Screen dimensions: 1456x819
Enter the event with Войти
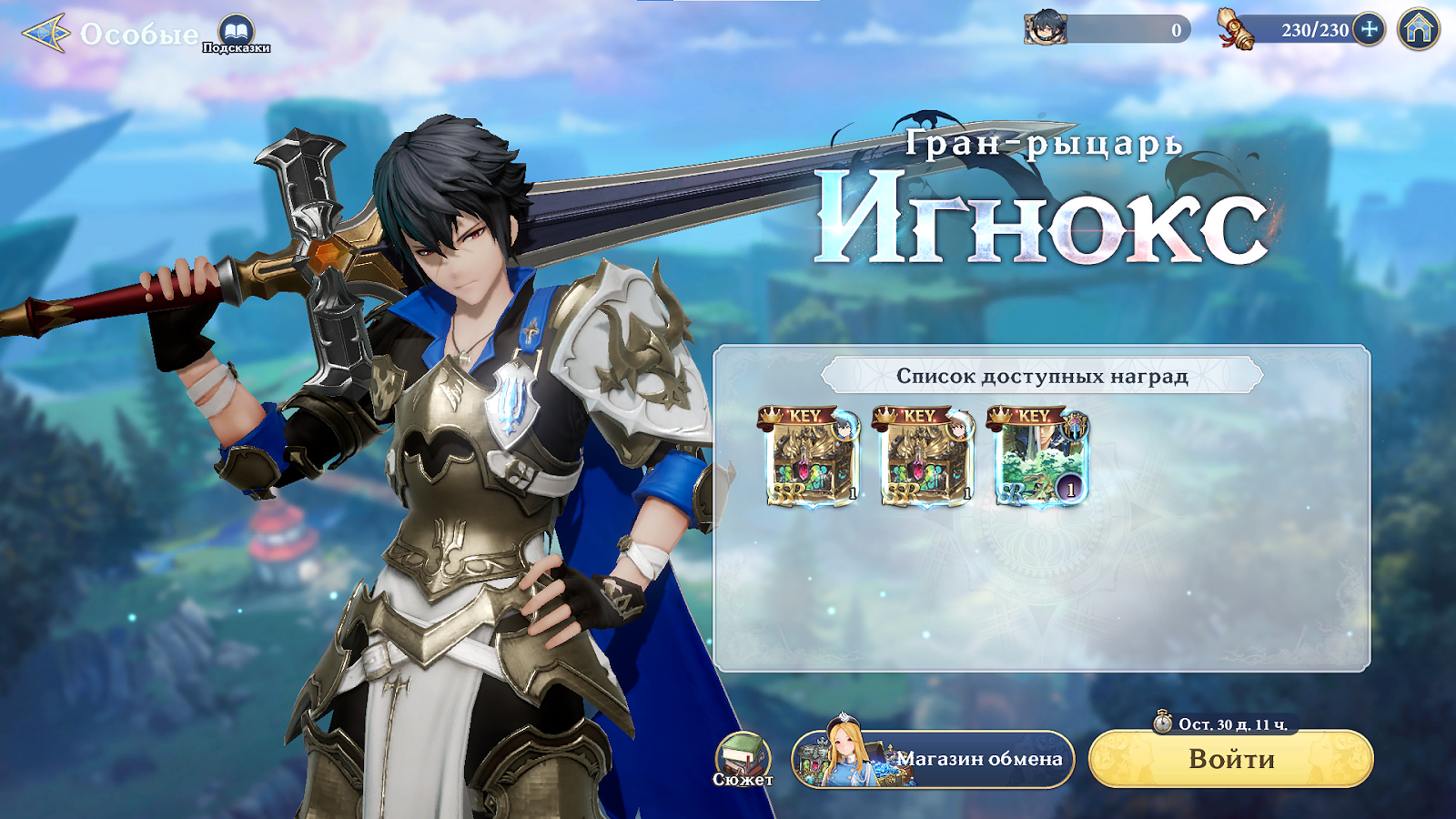[x=1230, y=759]
